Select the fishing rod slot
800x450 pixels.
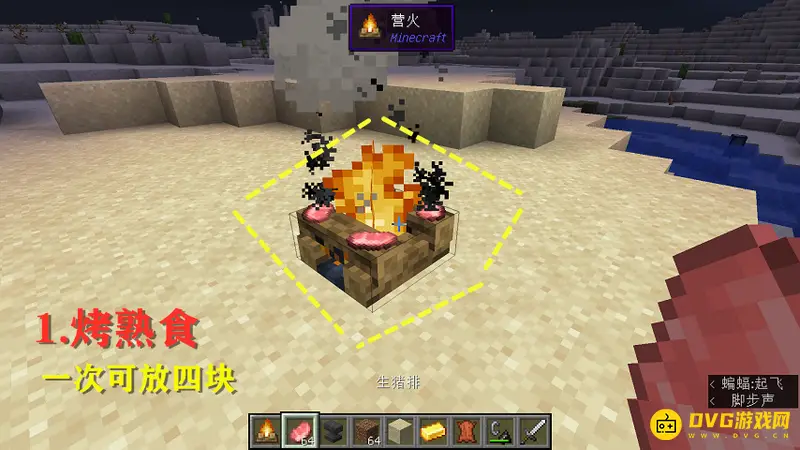click(x=498, y=431)
